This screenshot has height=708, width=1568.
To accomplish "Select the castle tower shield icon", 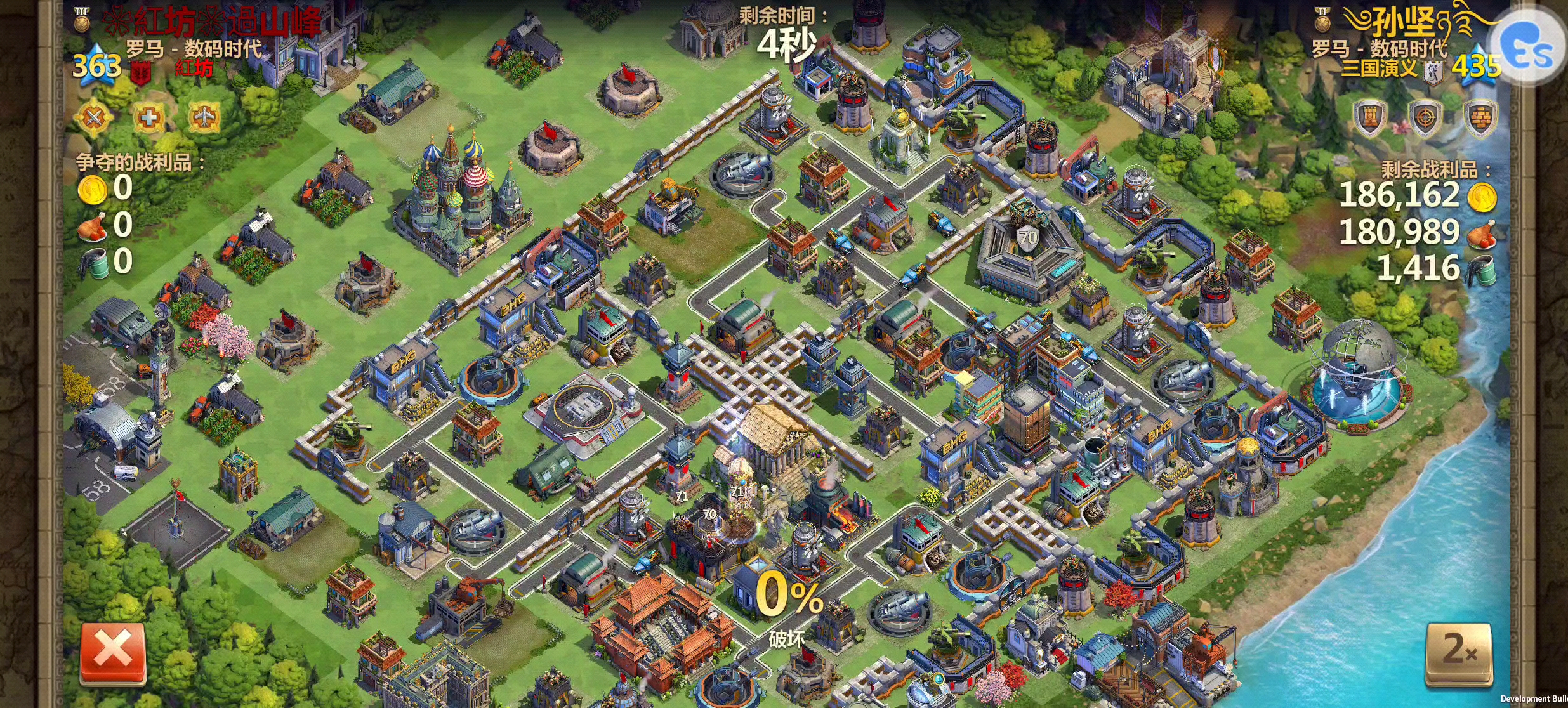I will (1369, 119).
